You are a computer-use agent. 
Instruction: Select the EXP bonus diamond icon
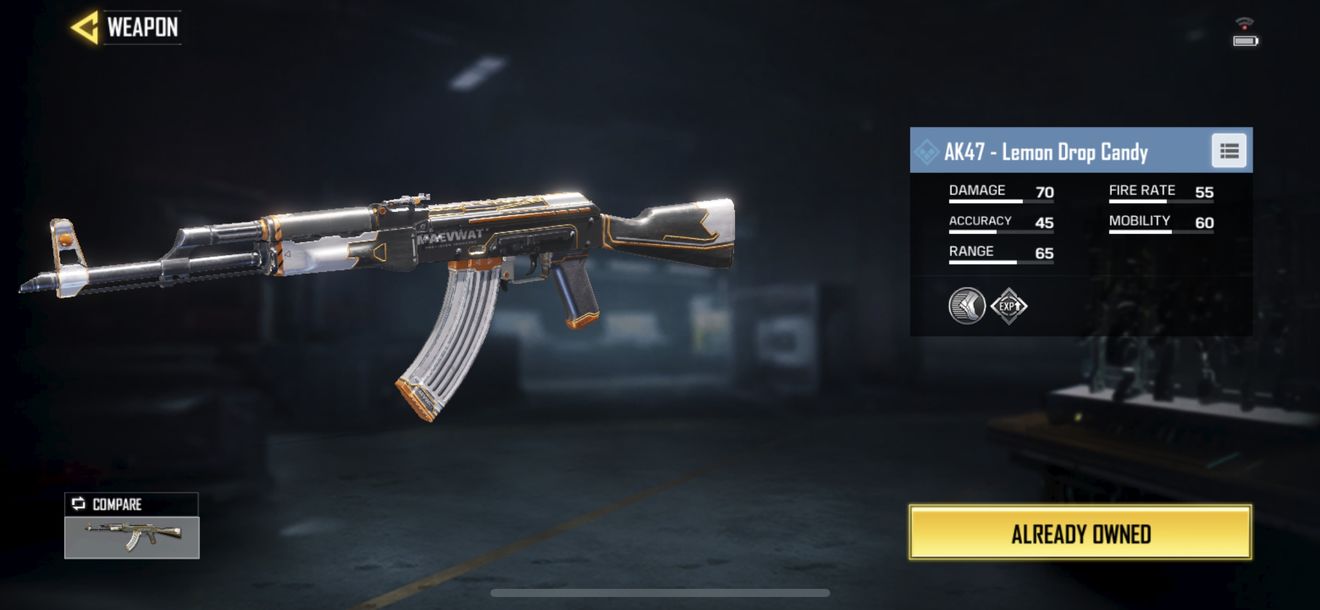point(1009,305)
